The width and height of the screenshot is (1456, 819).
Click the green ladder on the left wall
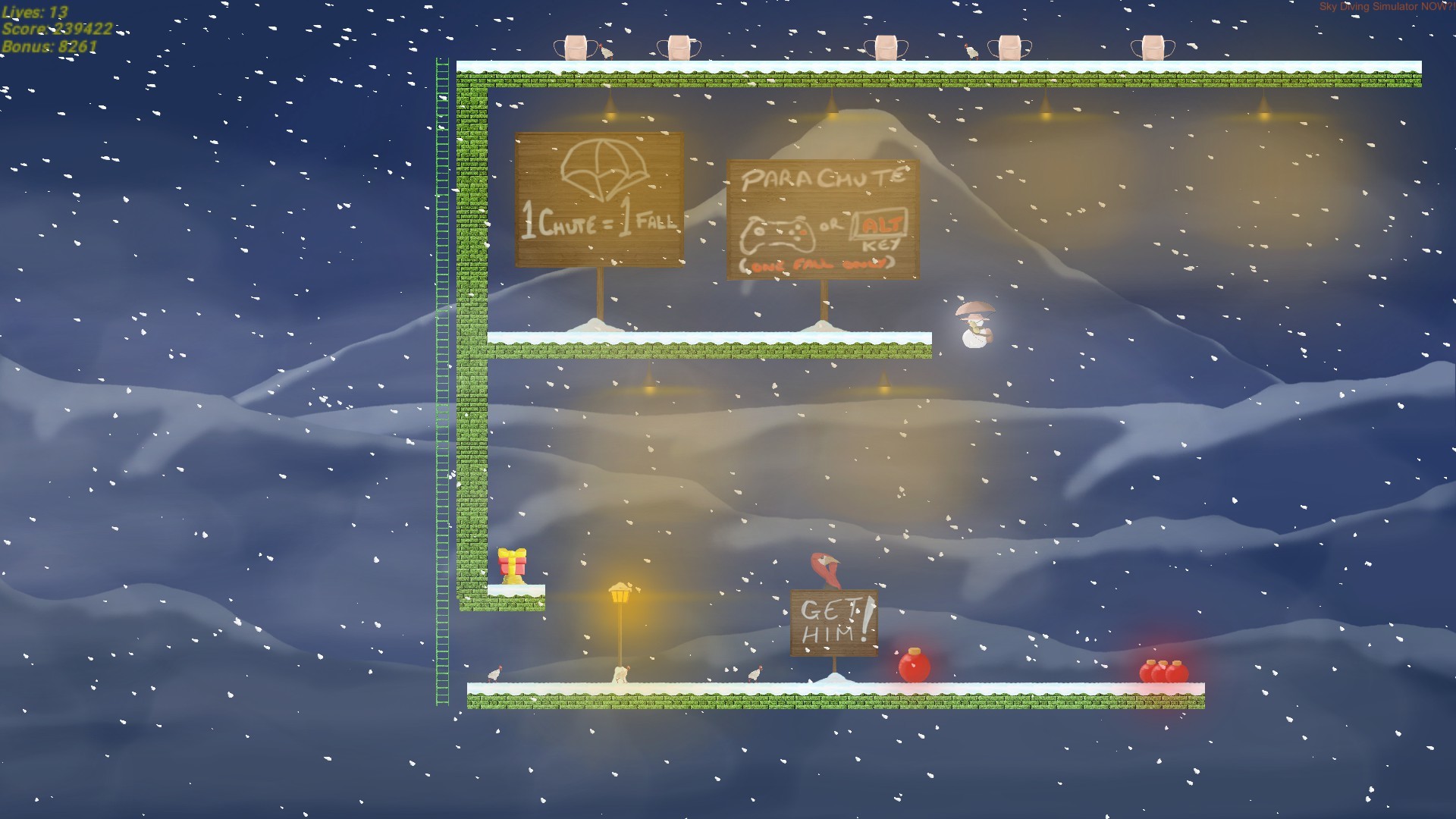pos(444,379)
